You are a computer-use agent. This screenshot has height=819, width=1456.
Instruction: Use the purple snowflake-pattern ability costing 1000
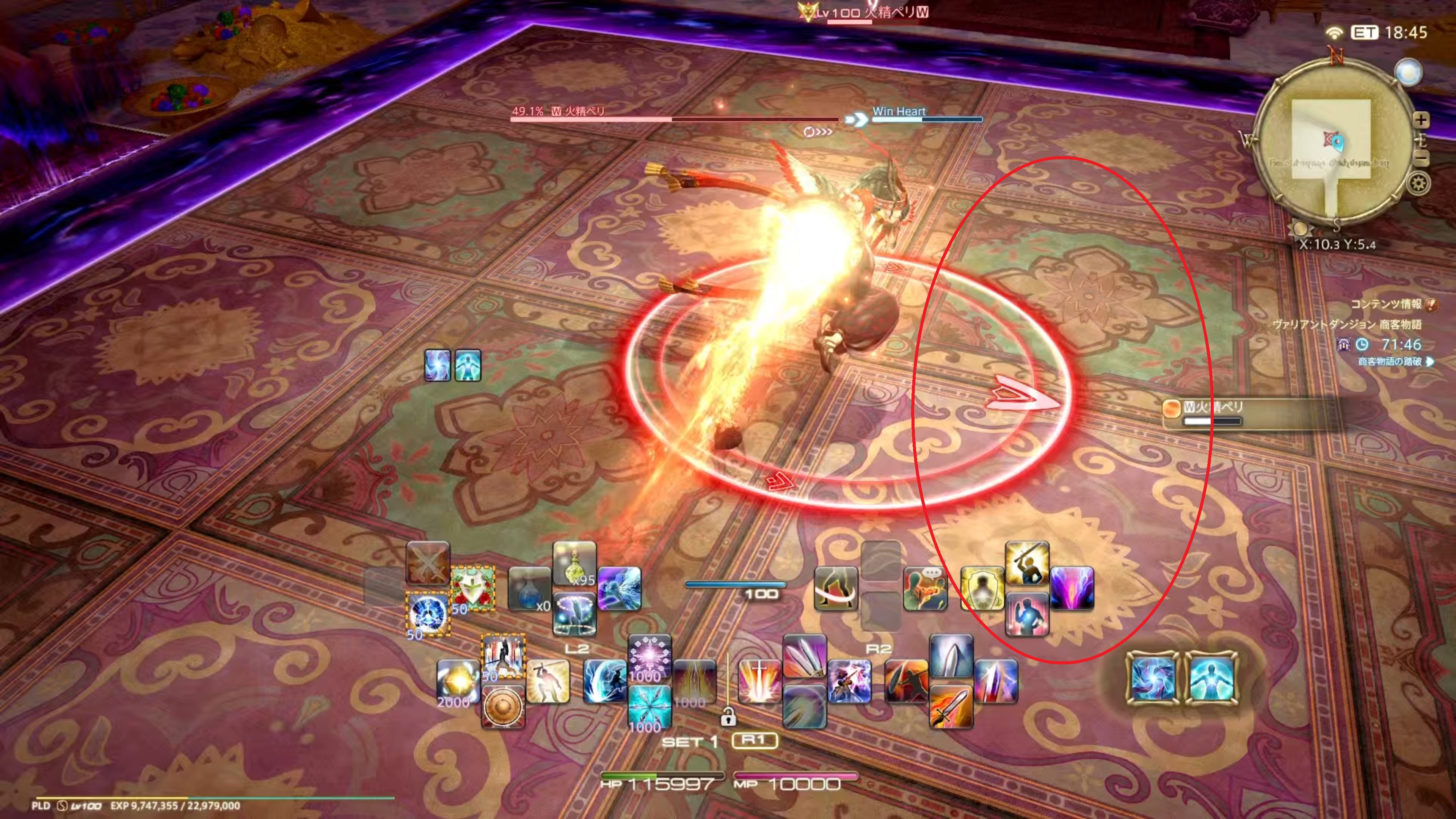click(x=650, y=656)
